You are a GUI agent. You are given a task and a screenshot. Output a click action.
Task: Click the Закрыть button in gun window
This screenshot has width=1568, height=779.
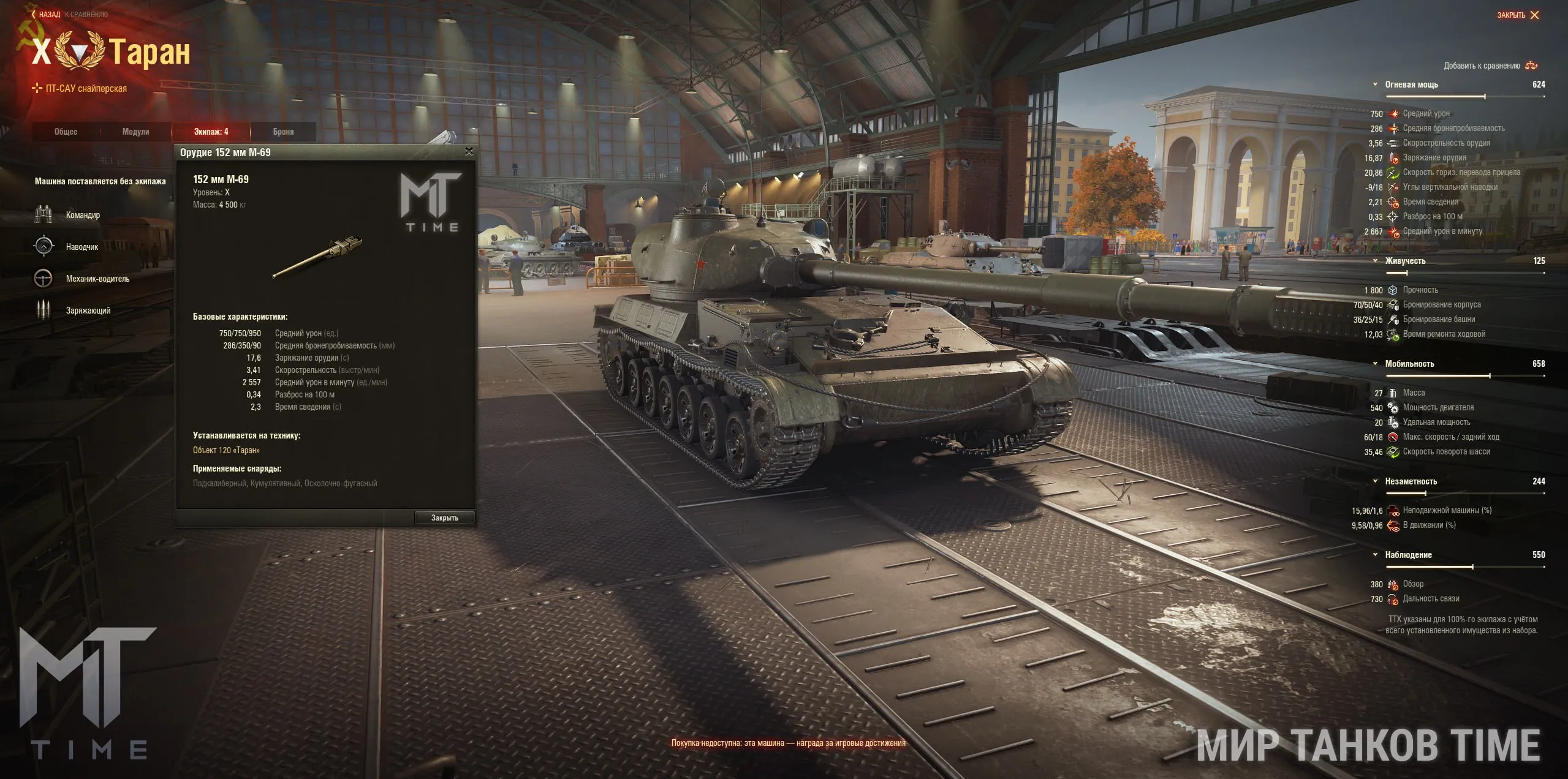(x=444, y=518)
